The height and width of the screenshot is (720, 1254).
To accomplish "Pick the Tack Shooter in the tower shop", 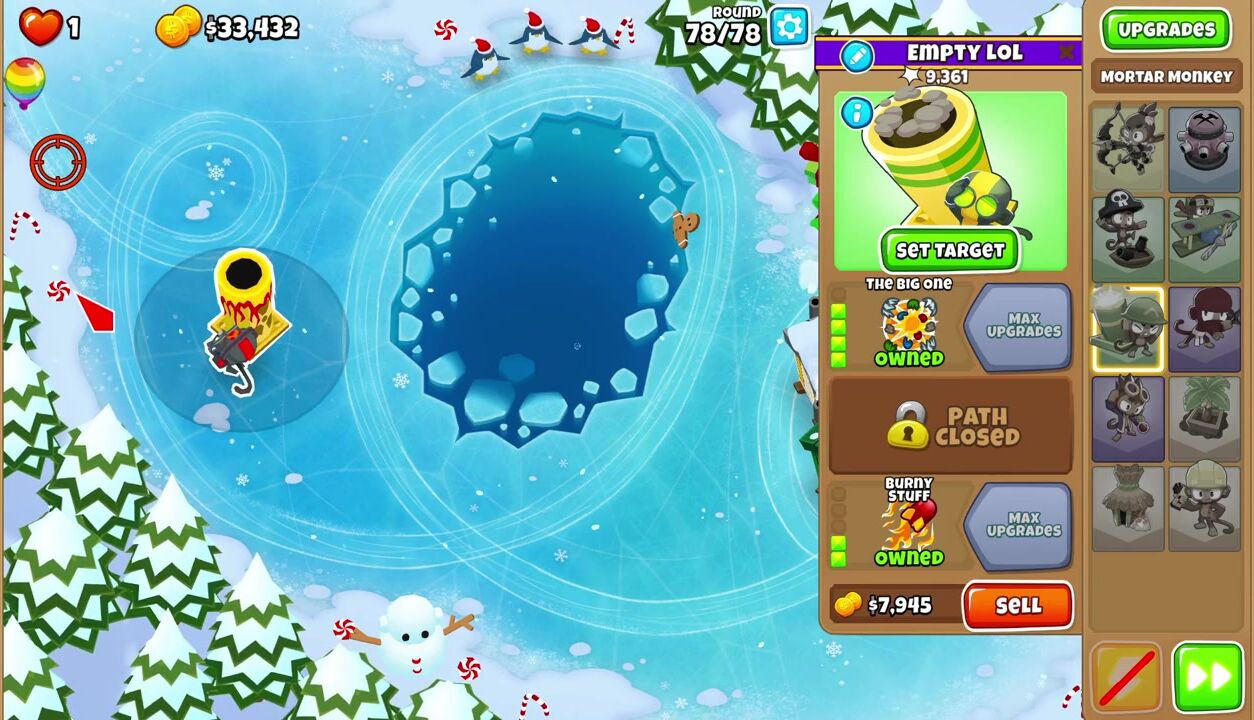I will click(1204, 148).
